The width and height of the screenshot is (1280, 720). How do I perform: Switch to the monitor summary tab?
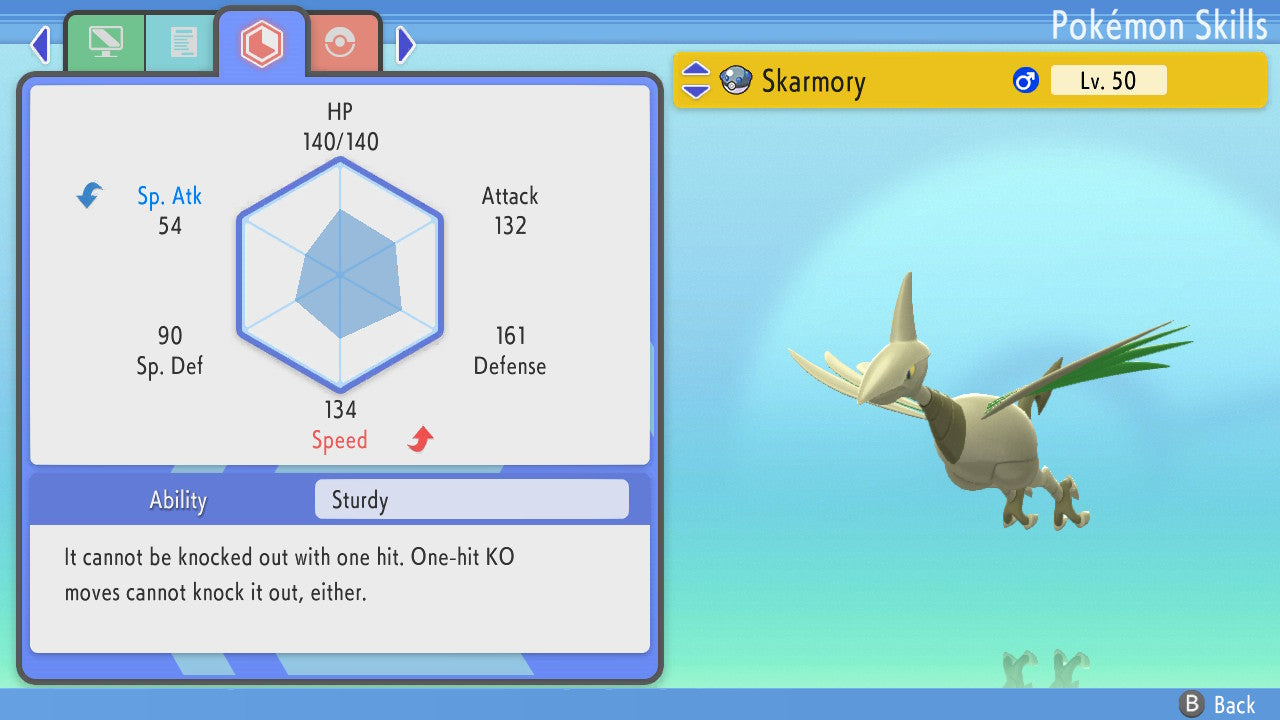click(x=105, y=43)
